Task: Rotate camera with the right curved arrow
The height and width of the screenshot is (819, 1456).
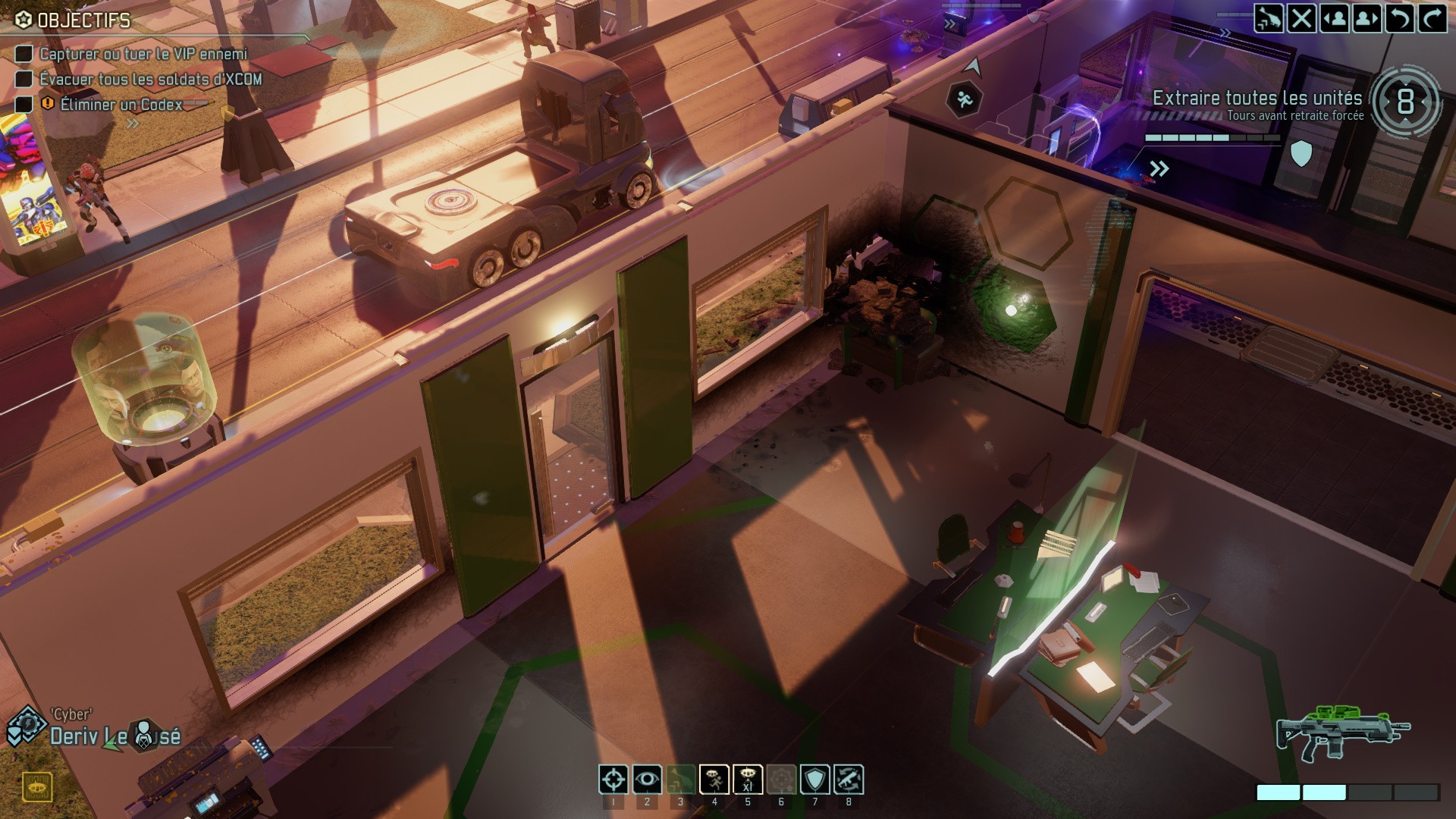Action: (x=1432, y=18)
